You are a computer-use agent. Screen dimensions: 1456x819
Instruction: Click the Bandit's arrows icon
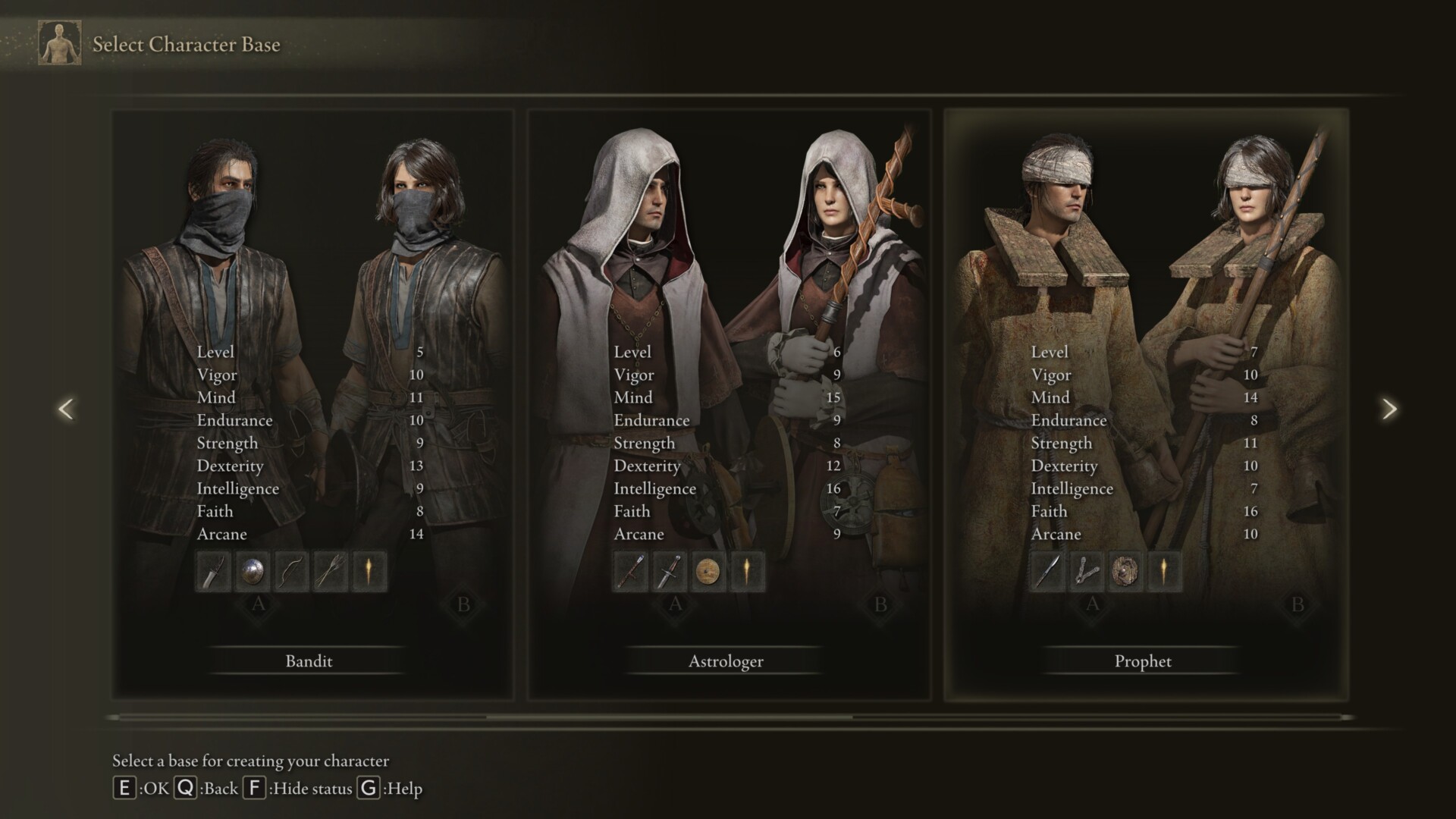pyautogui.click(x=331, y=571)
